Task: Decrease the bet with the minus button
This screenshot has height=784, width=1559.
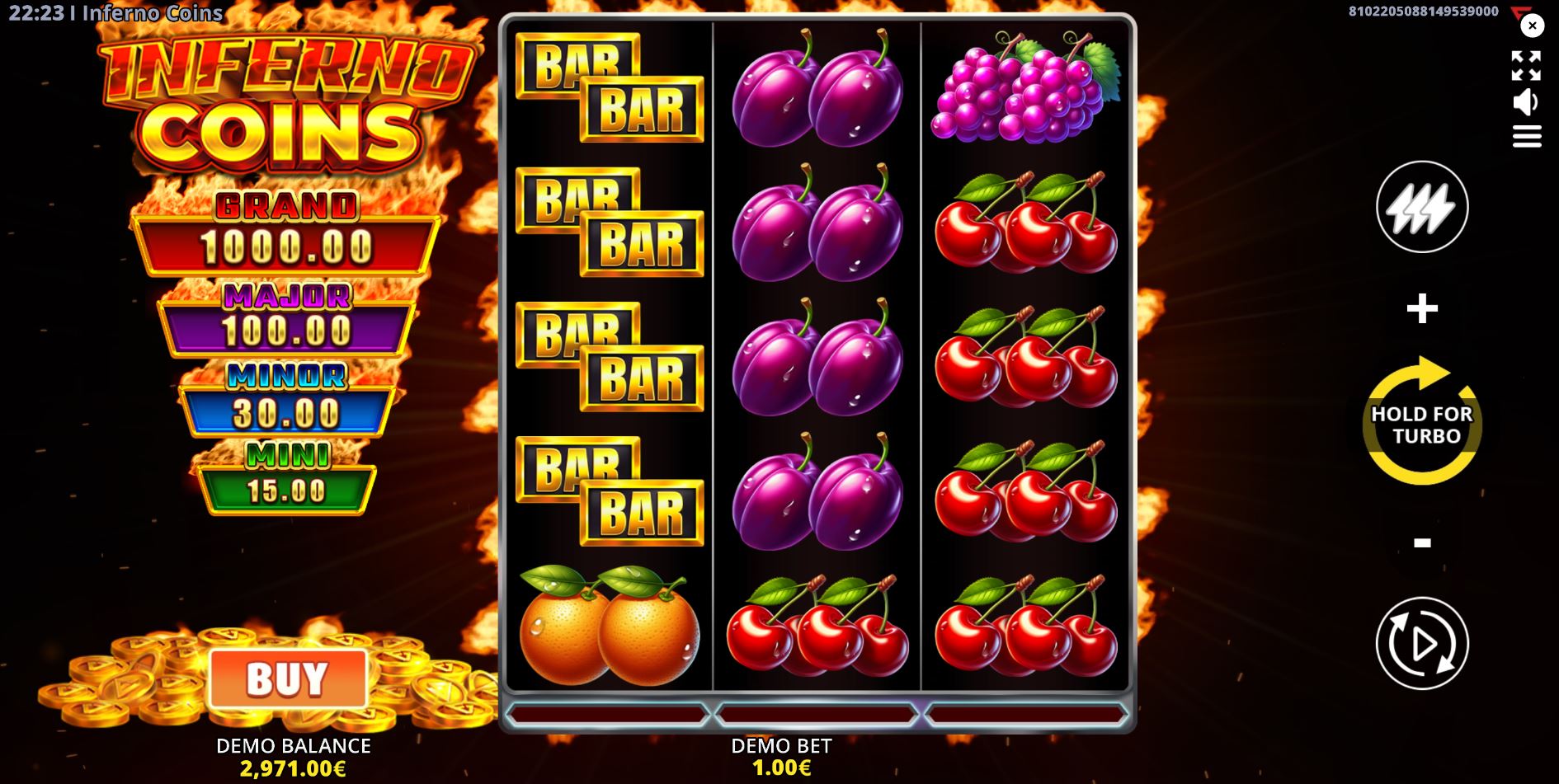Action: (x=1420, y=542)
